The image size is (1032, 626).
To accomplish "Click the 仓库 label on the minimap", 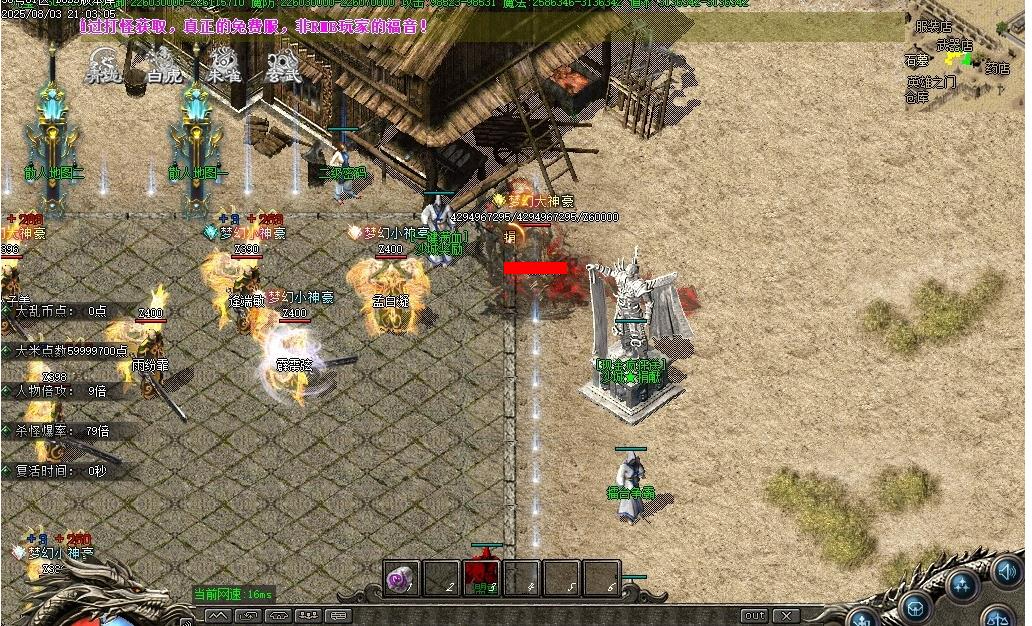I will point(916,97).
